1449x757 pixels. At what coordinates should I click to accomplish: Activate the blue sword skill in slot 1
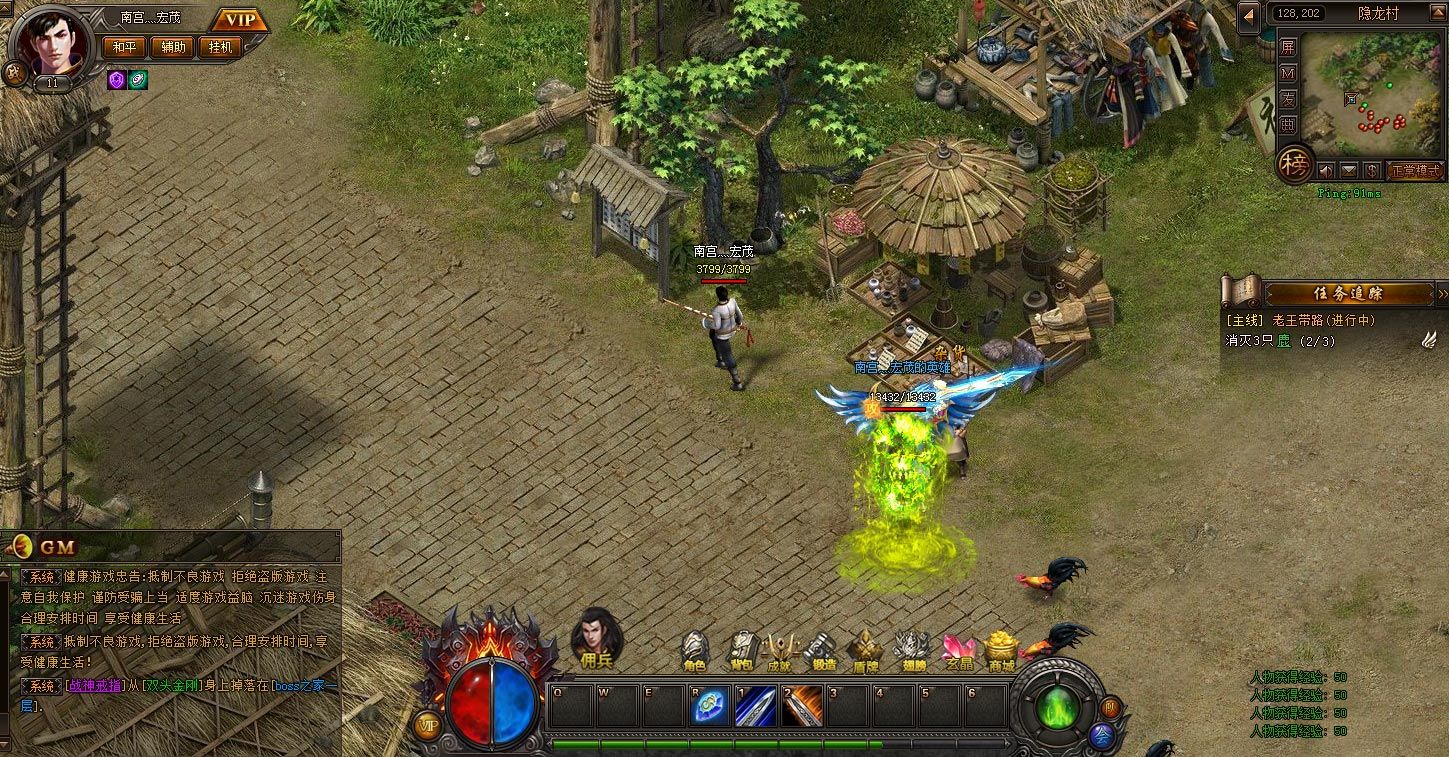[x=755, y=707]
